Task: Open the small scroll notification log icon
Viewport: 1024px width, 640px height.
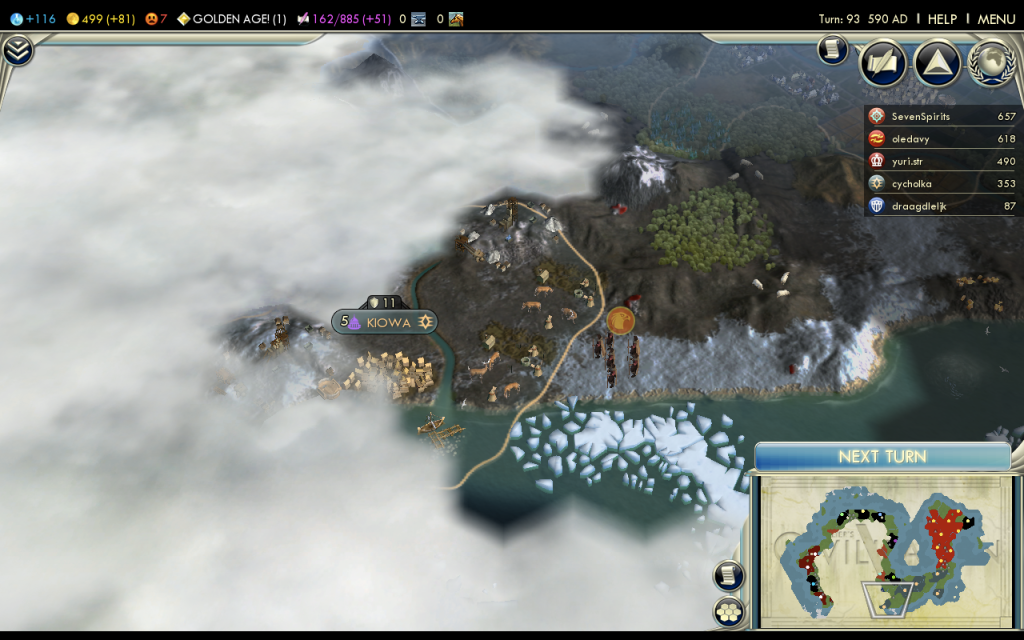Action: [832, 49]
